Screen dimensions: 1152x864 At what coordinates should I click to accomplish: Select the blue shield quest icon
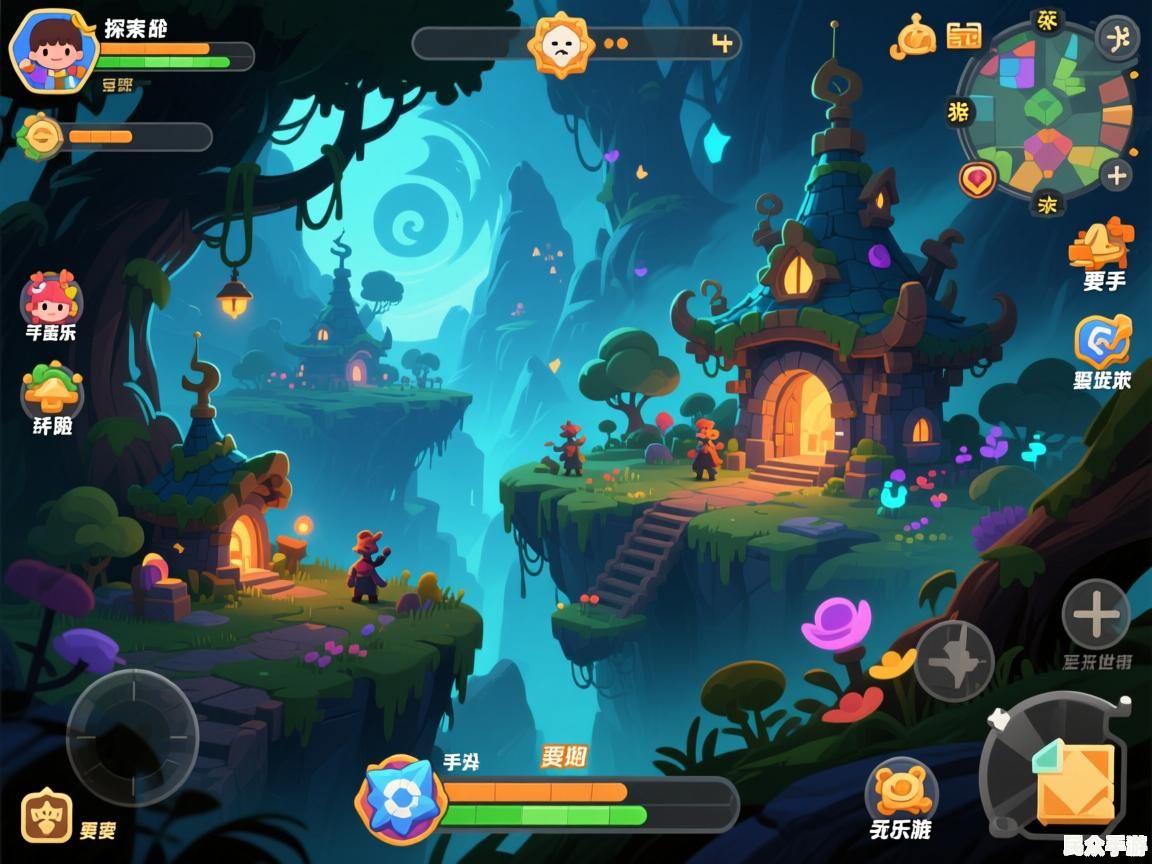[x=1102, y=342]
